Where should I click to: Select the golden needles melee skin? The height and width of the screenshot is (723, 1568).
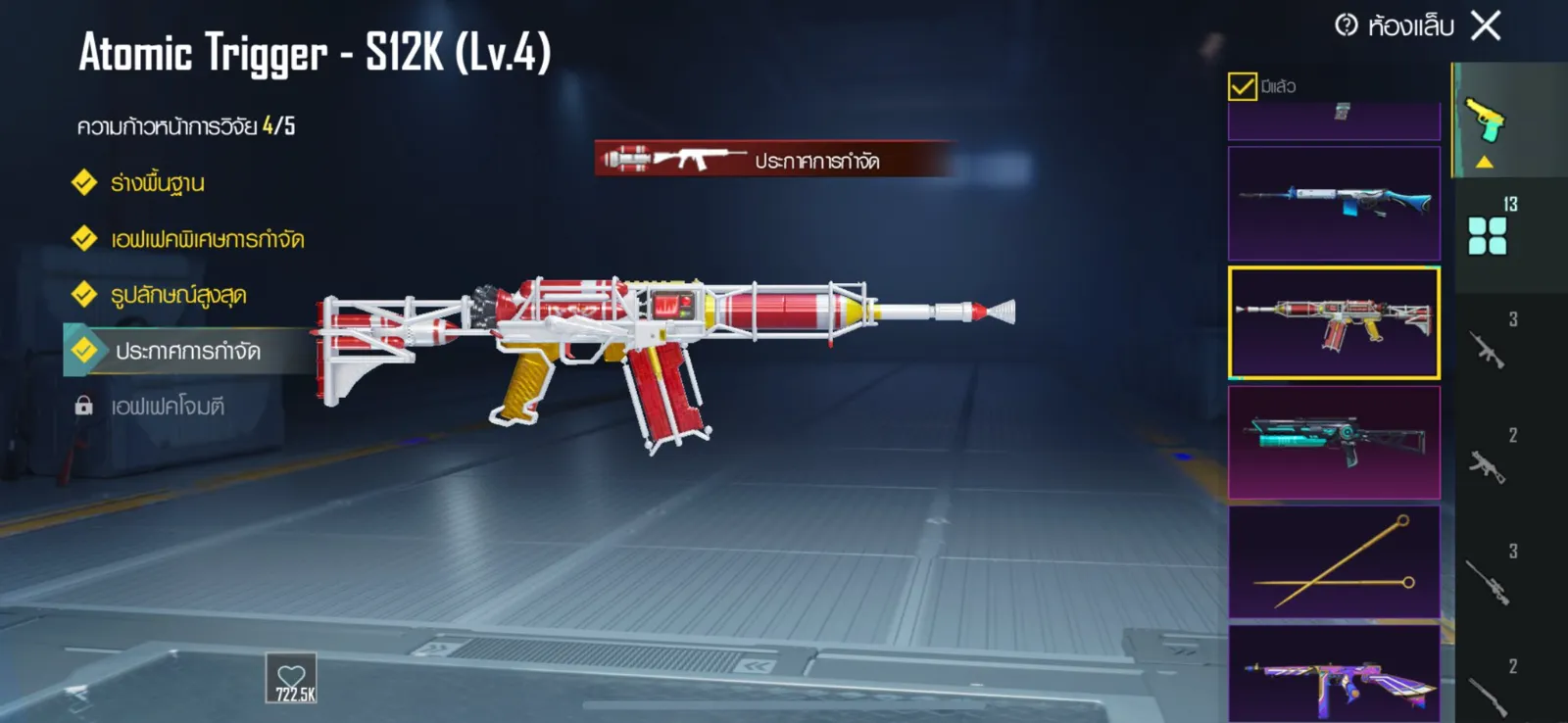1334,561
